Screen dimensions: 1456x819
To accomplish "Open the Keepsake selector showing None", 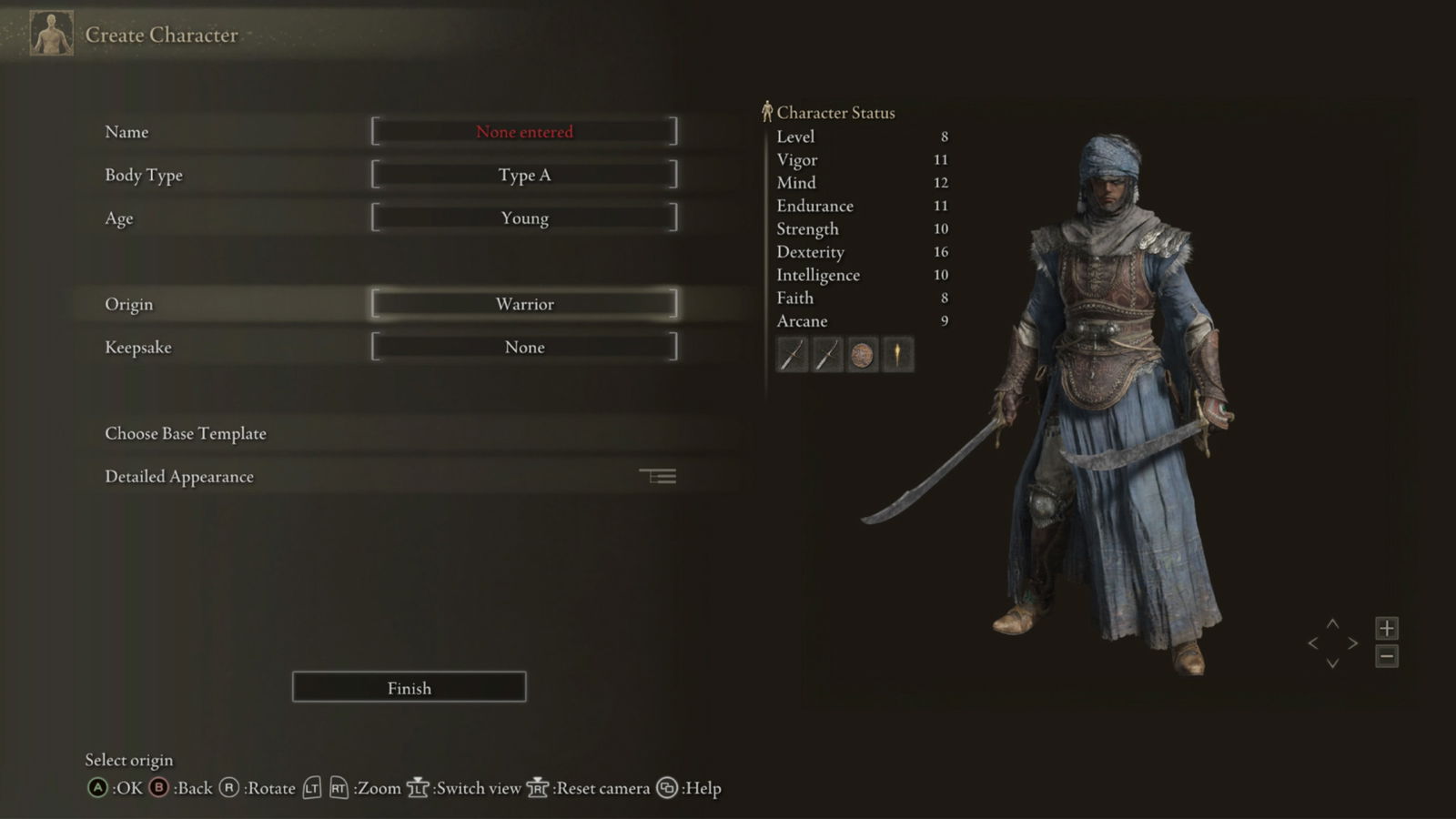I will pyautogui.click(x=524, y=347).
